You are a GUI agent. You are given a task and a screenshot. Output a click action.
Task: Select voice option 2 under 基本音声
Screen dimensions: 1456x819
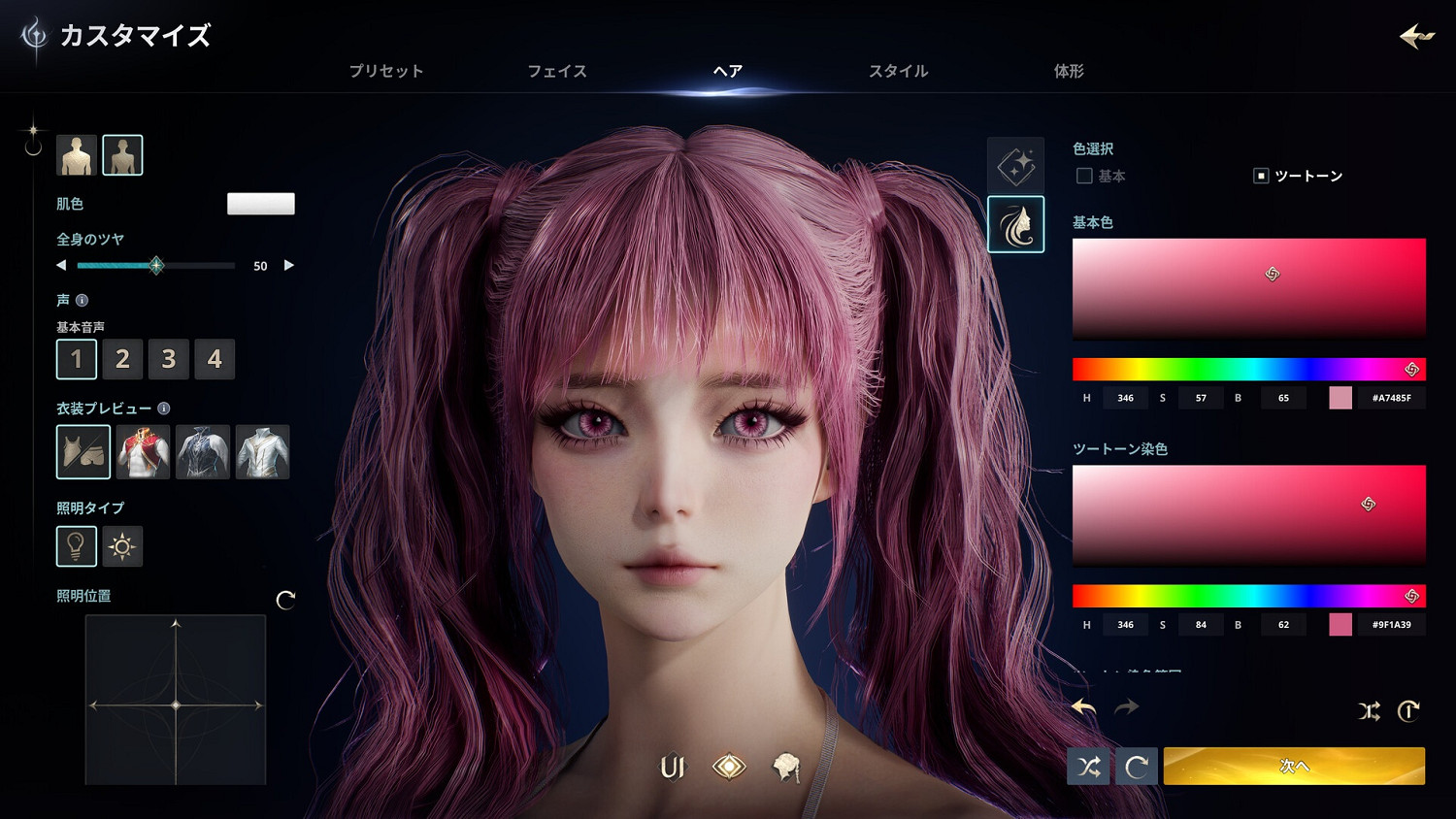point(122,359)
